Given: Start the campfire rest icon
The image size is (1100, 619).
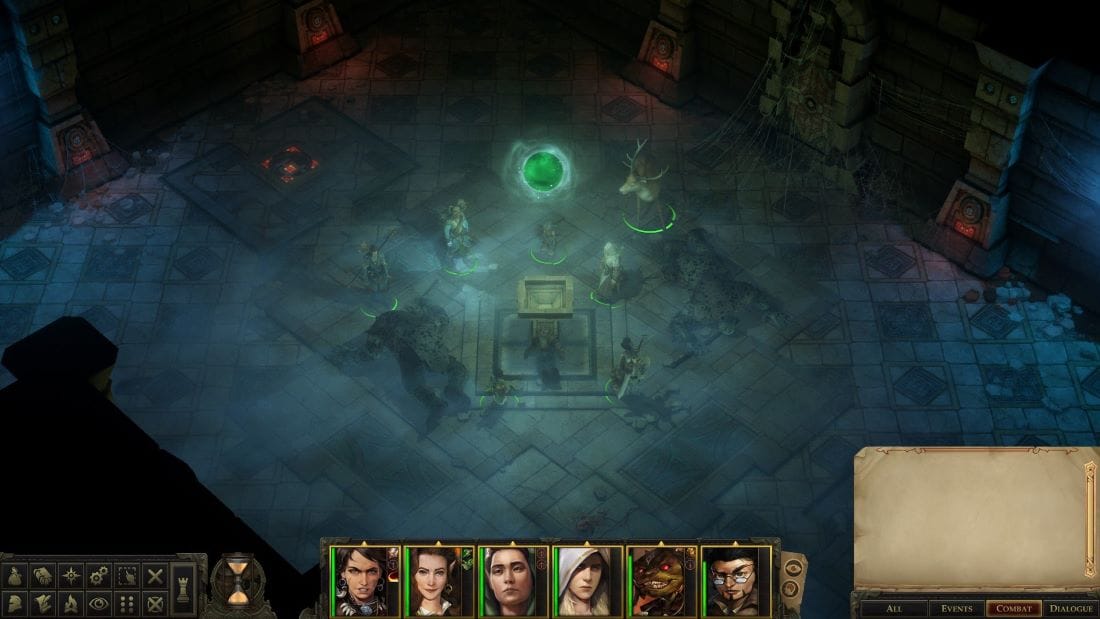Looking at the screenshot, I should [x=70, y=603].
